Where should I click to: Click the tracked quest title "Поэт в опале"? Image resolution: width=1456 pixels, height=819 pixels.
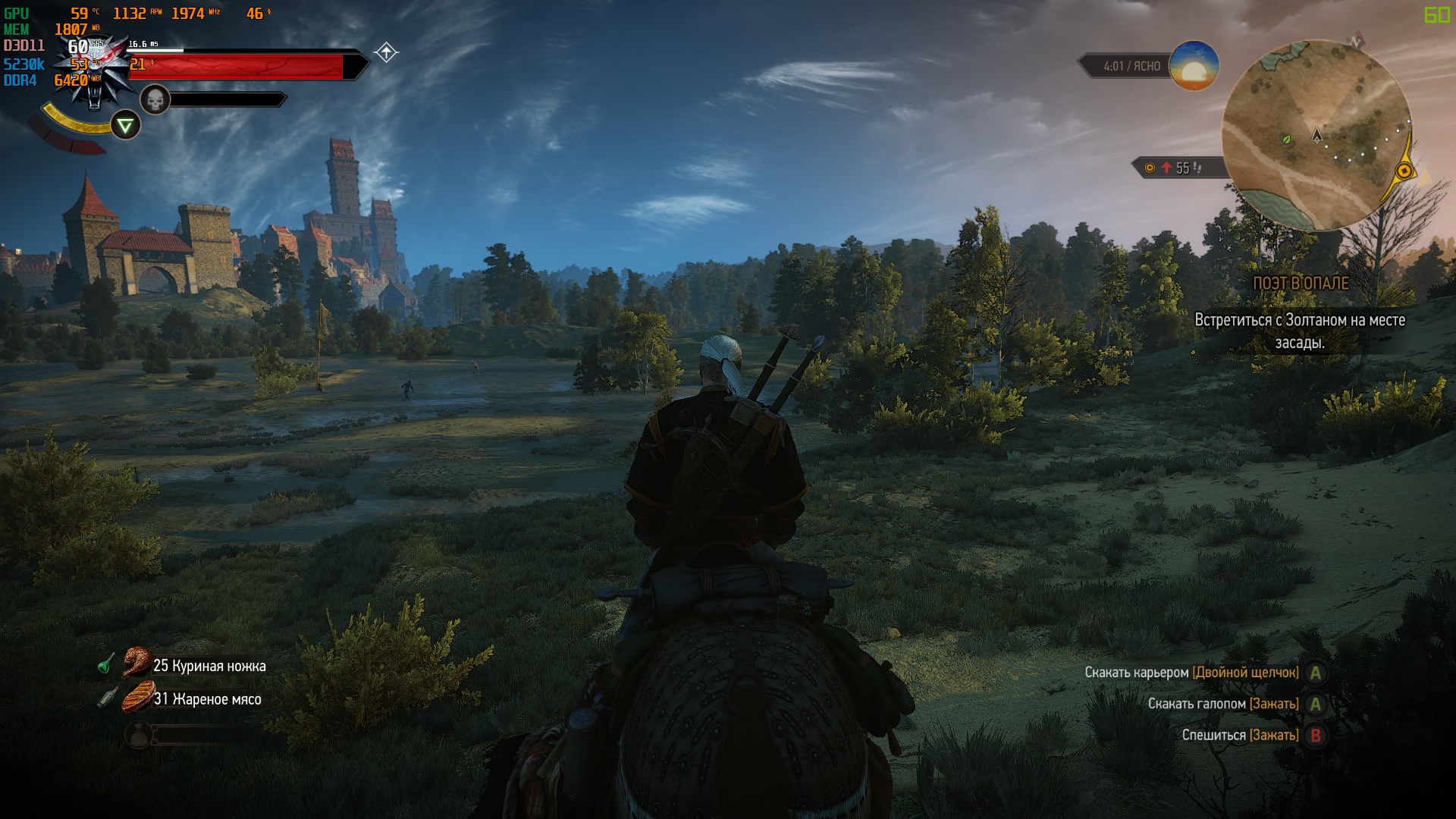click(1301, 283)
